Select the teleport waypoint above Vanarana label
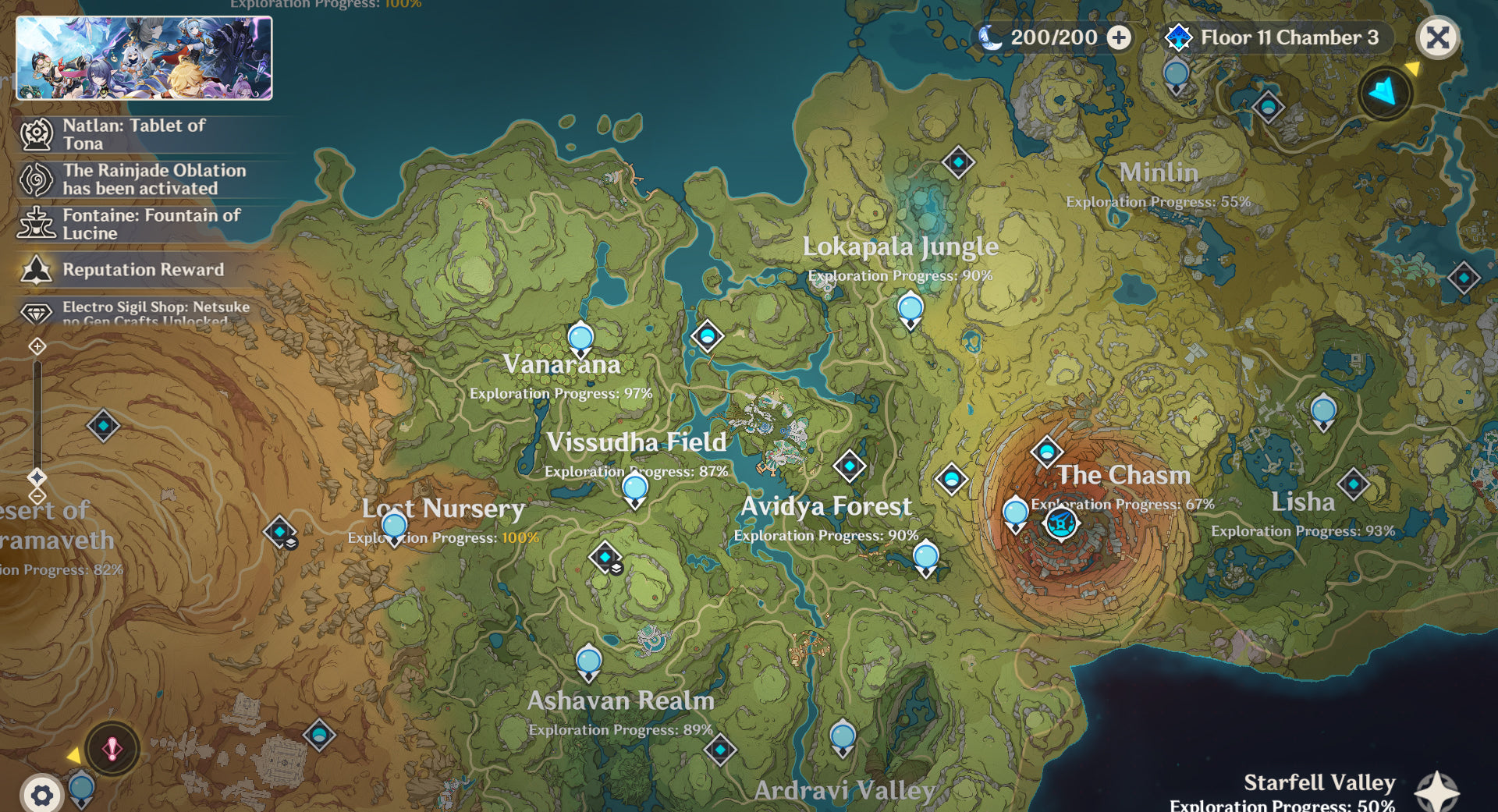 click(580, 339)
